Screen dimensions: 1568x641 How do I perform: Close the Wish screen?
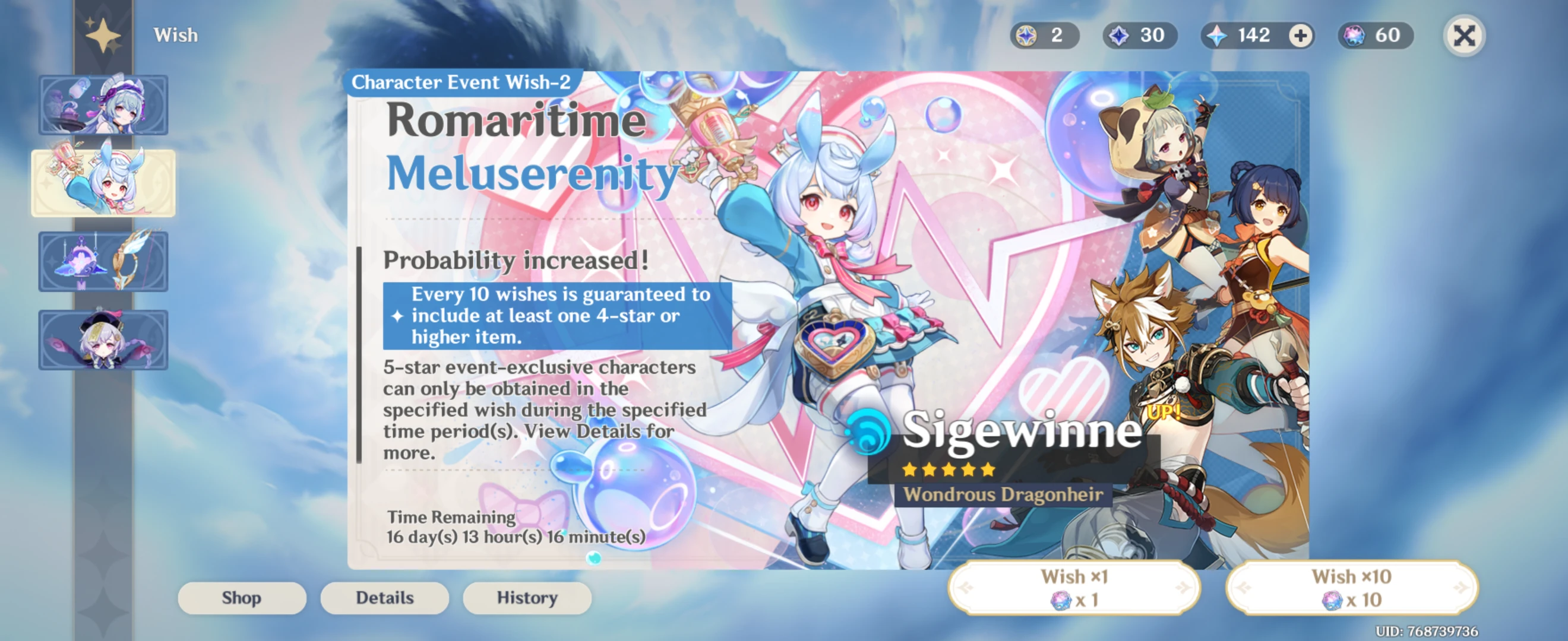(x=1464, y=35)
